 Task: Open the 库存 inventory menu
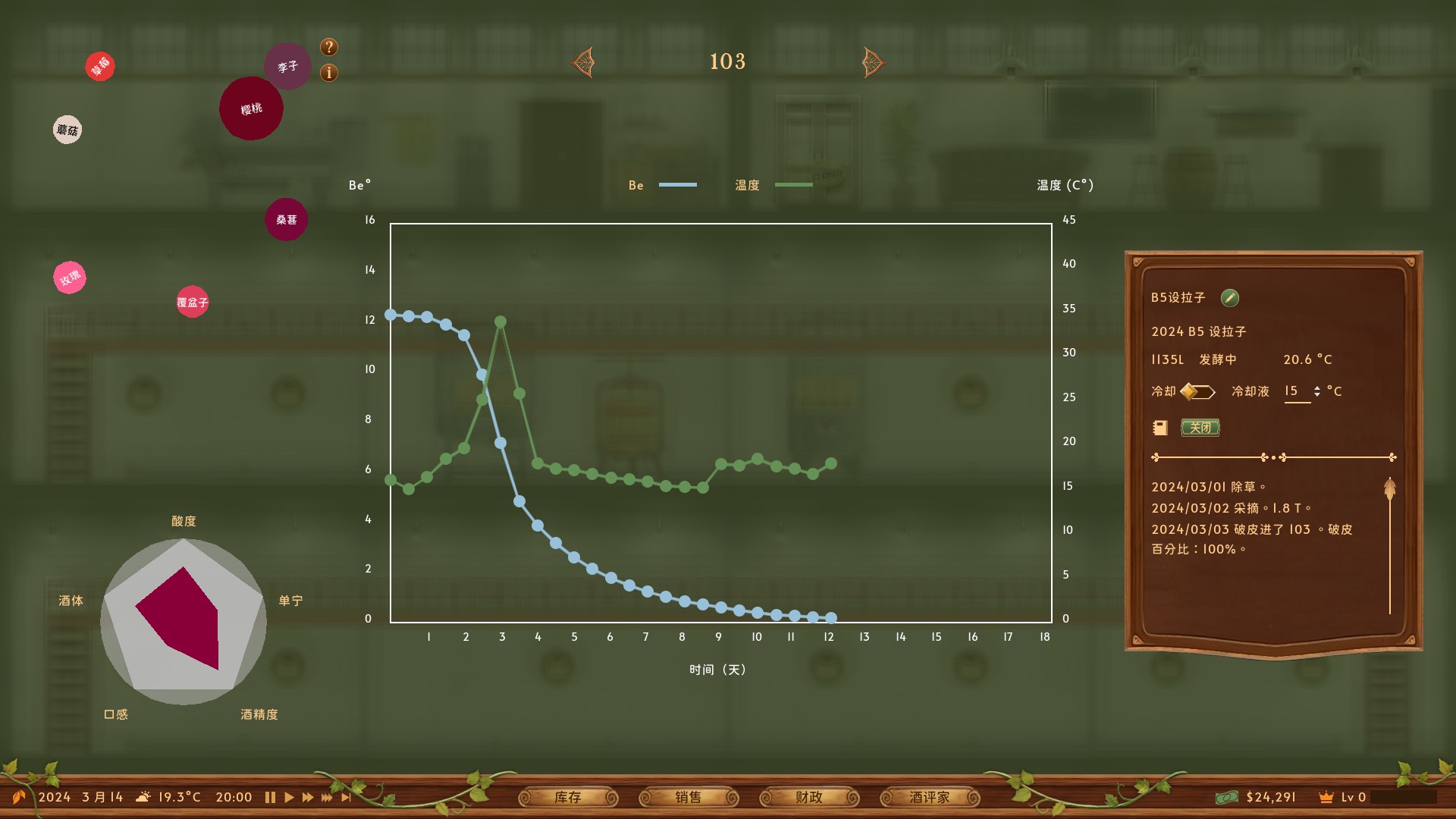pyautogui.click(x=567, y=797)
